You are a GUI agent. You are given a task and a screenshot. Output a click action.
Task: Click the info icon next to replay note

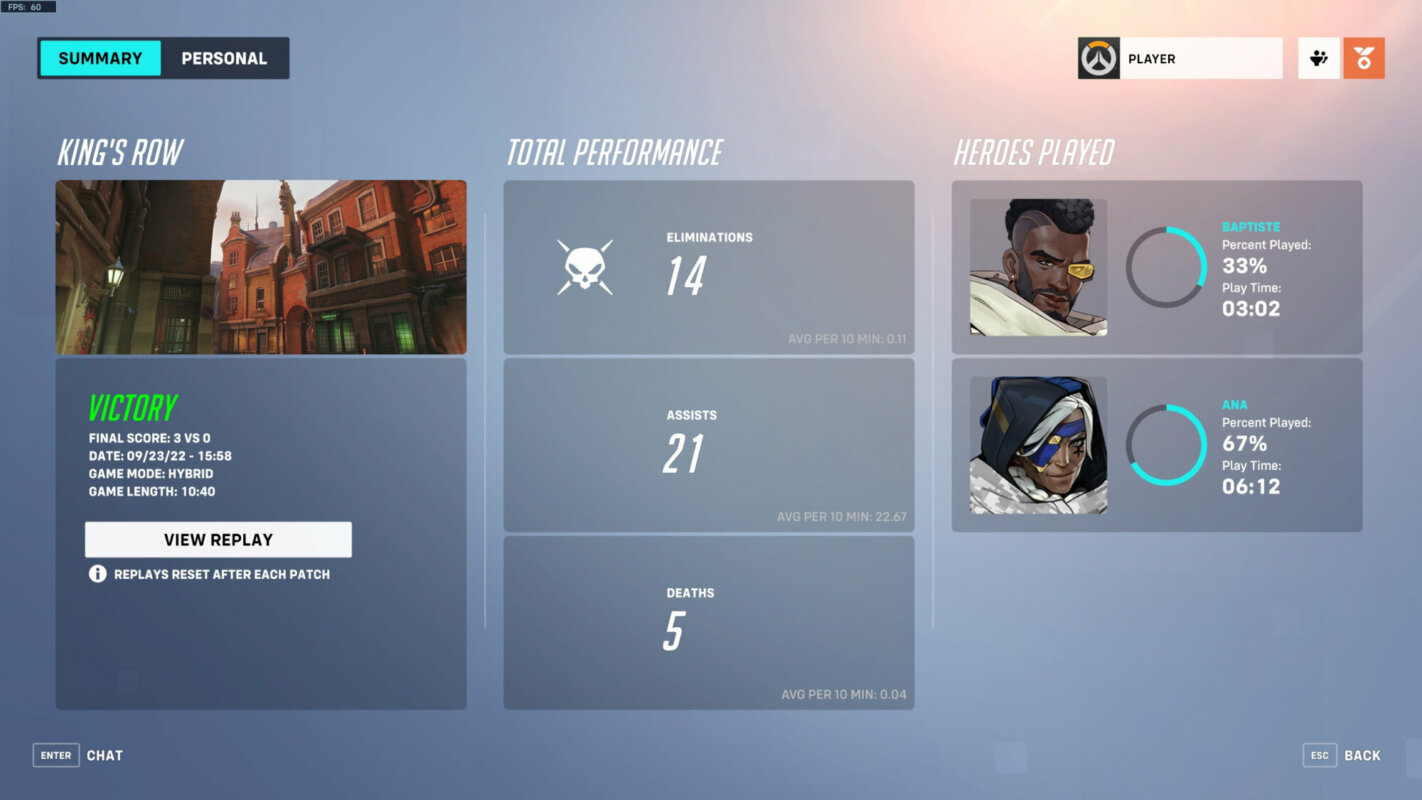click(x=95, y=574)
